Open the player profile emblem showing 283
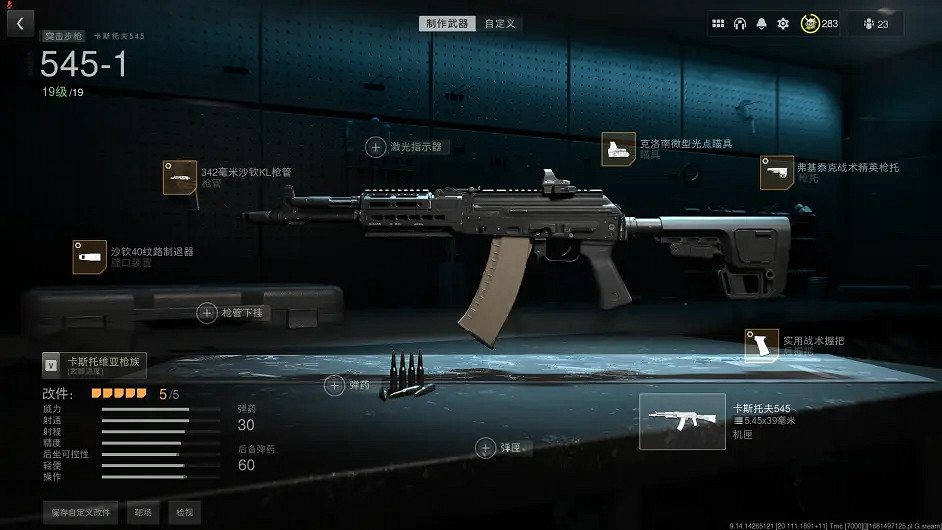Screen dimensions: 942x530 (x=819, y=23)
